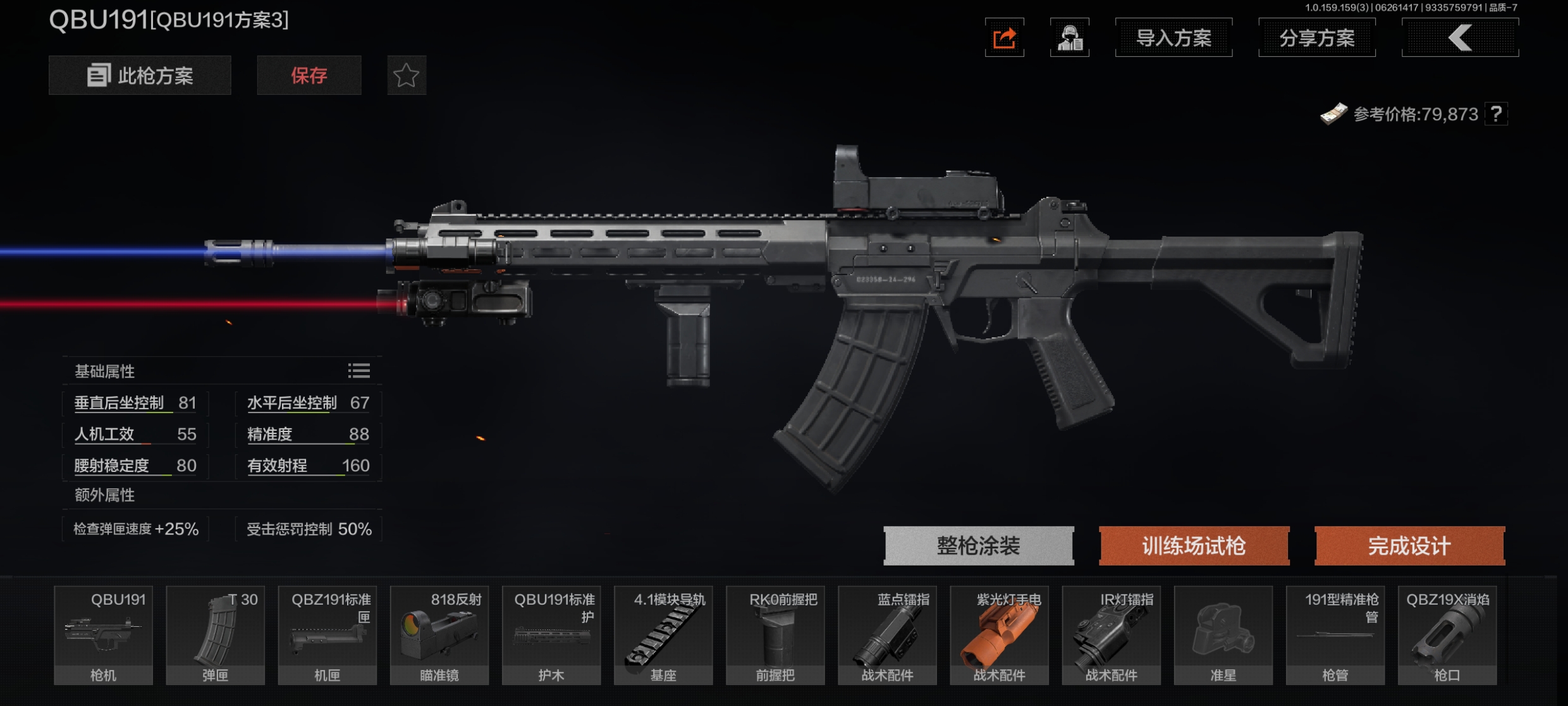
Task: Click the orange export arrow icon
Action: click(x=1004, y=38)
